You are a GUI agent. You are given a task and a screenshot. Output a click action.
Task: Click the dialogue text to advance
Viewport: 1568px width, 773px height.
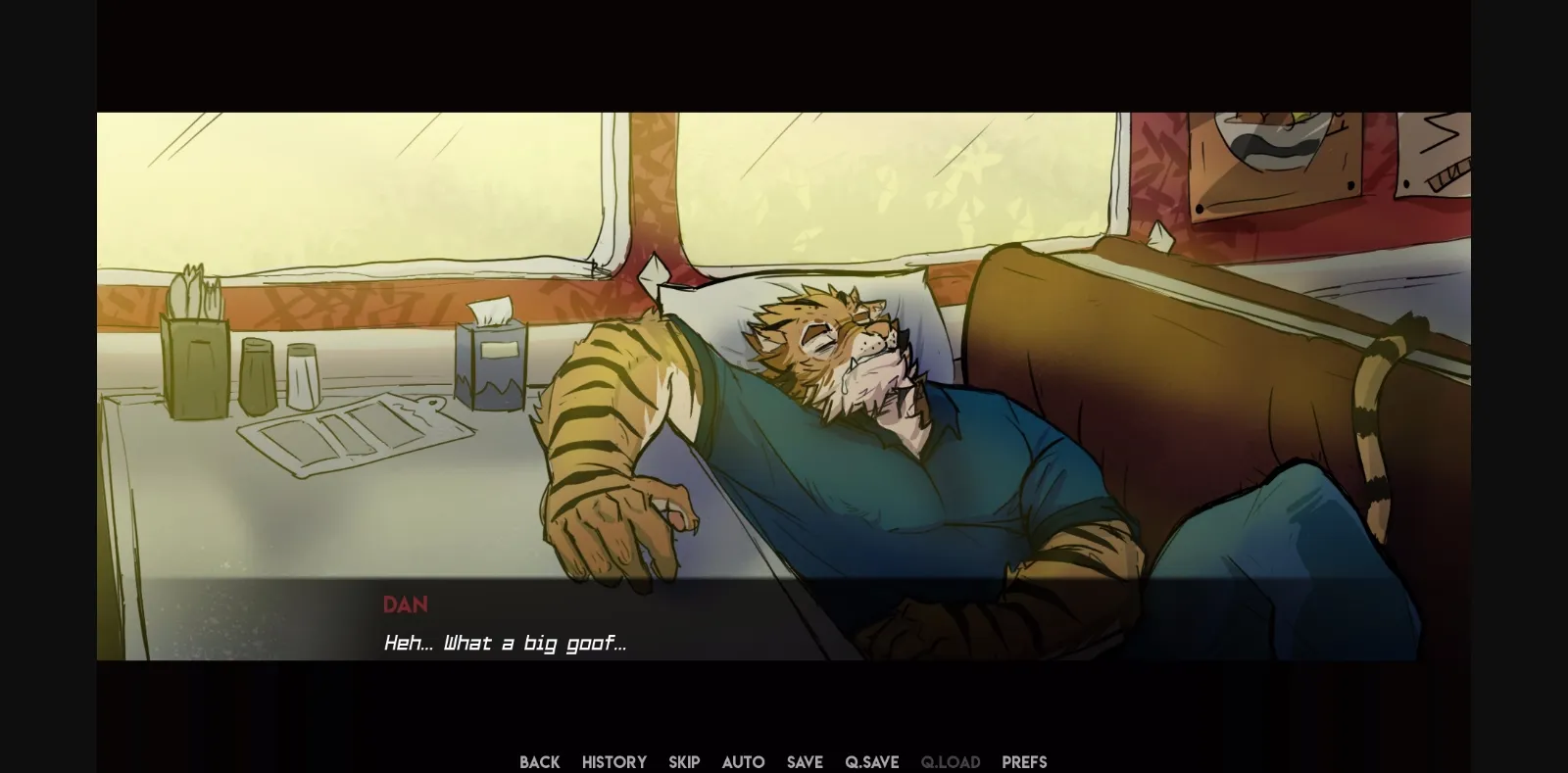click(505, 643)
